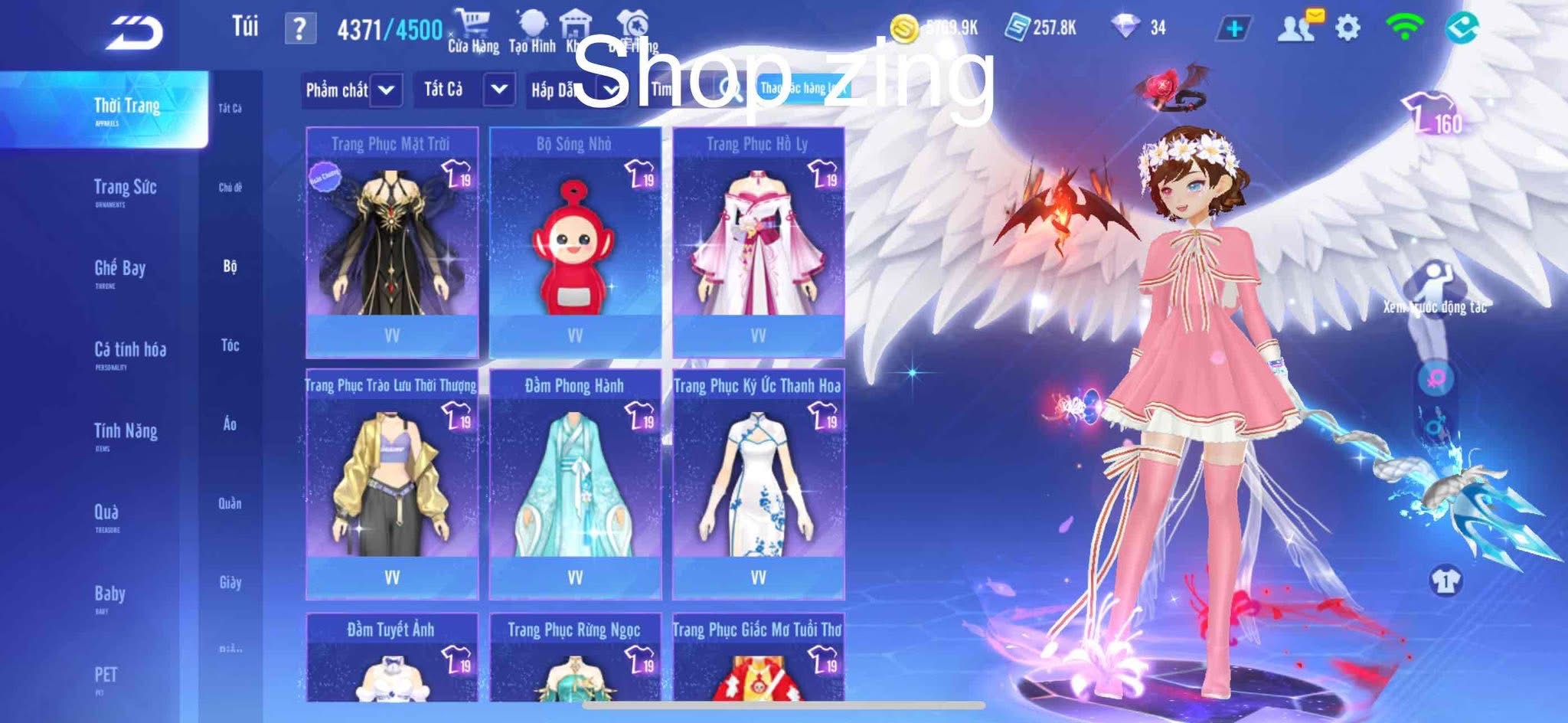
Task: Expand the Phẩm chất dropdown
Action: coord(351,90)
